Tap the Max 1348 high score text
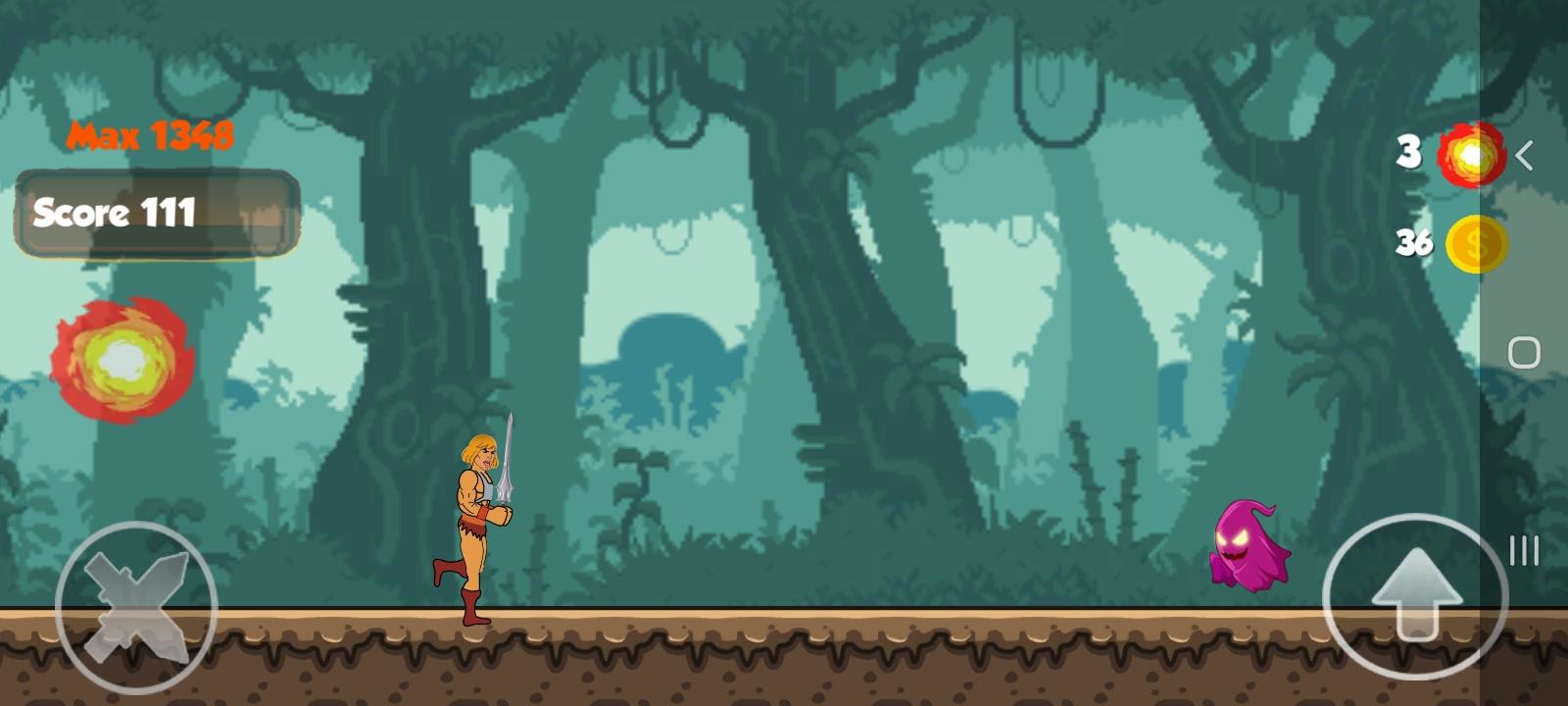The height and width of the screenshot is (706, 1568). tap(150, 134)
